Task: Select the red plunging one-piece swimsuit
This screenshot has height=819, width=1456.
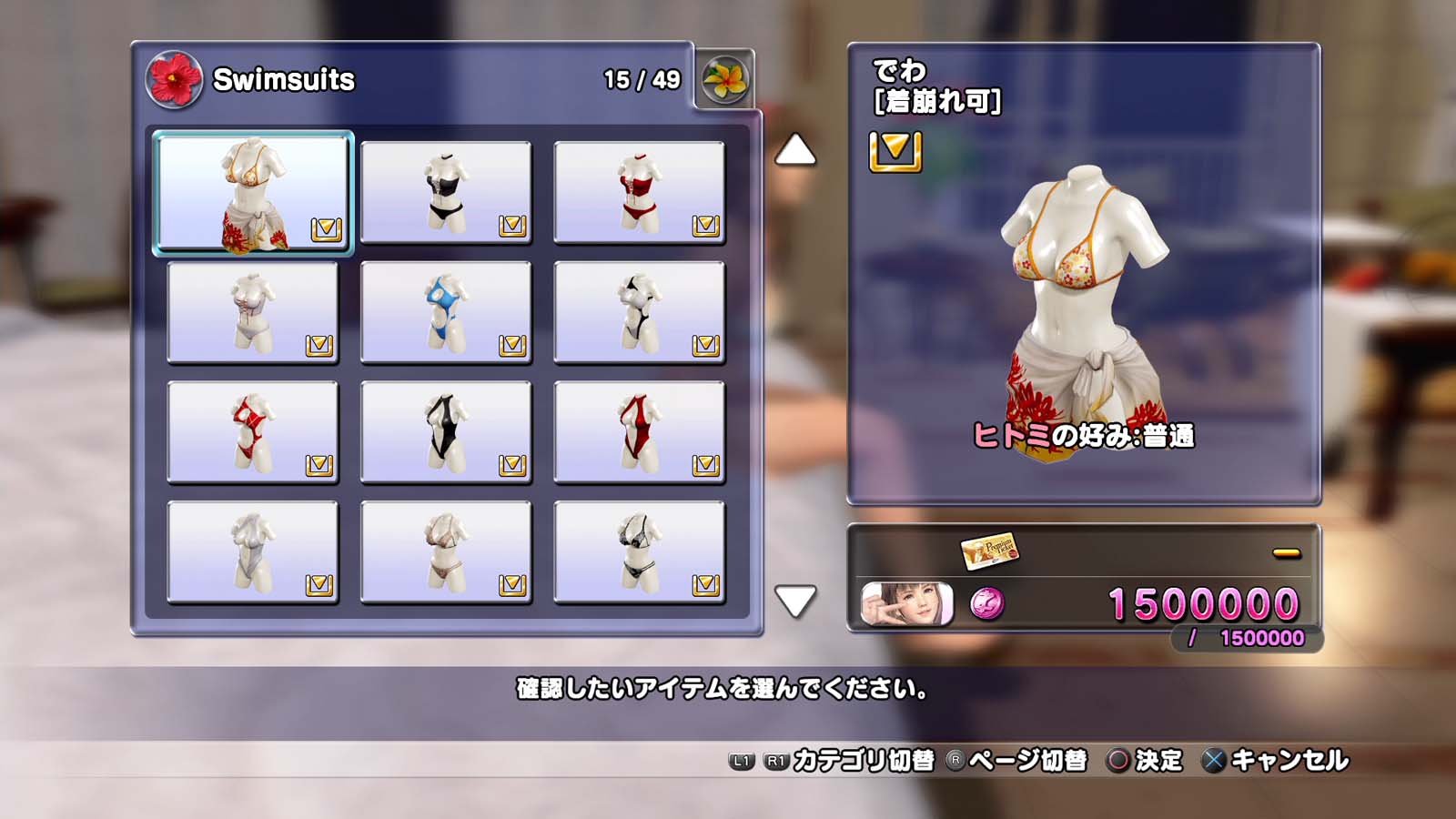Action: pos(639,432)
